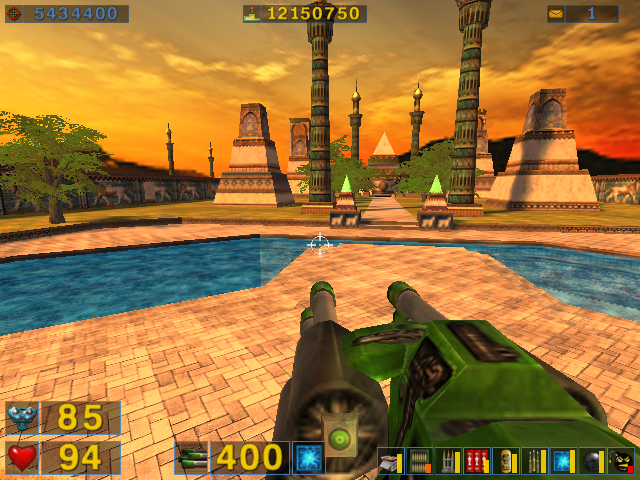Select the shotgun shells ammo icon
Image resolution: width=640 pixels, height=480 pixels.
click(388, 460)
